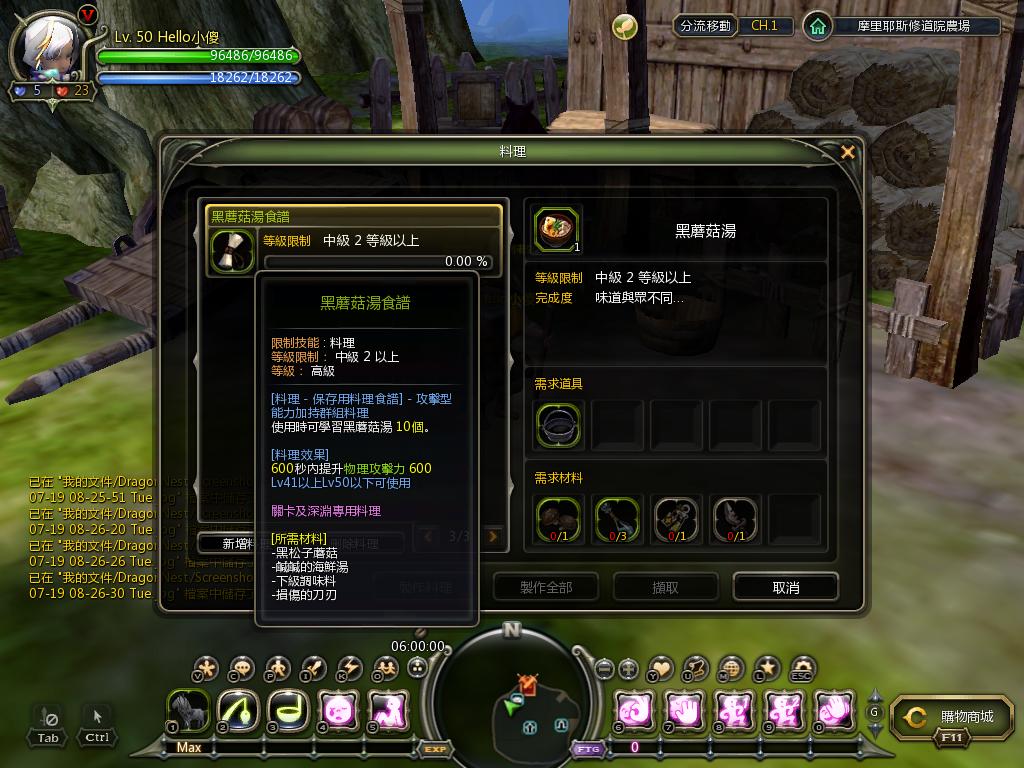Select the seasoning material slot
The height and width of the screenshot is (768, 1024).
pyautogui.click(x=676, y=519)
